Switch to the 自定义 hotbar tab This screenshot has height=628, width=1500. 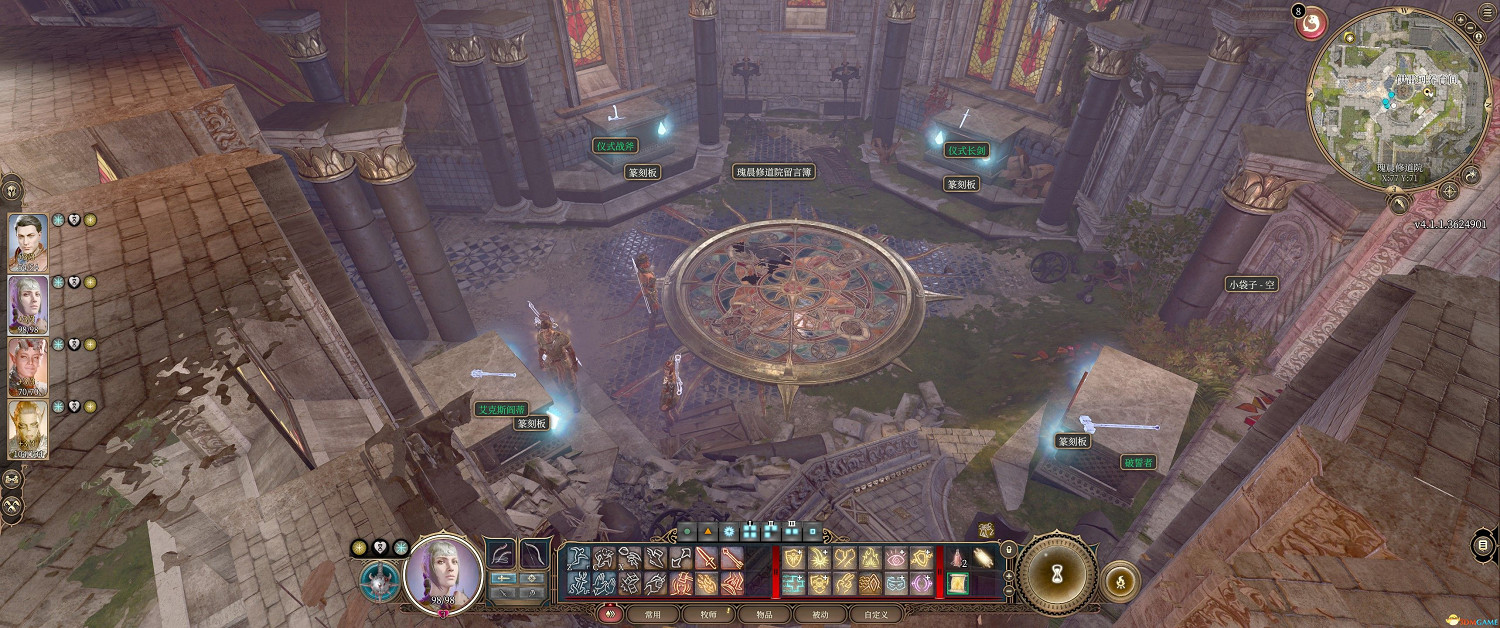(875, 614)
